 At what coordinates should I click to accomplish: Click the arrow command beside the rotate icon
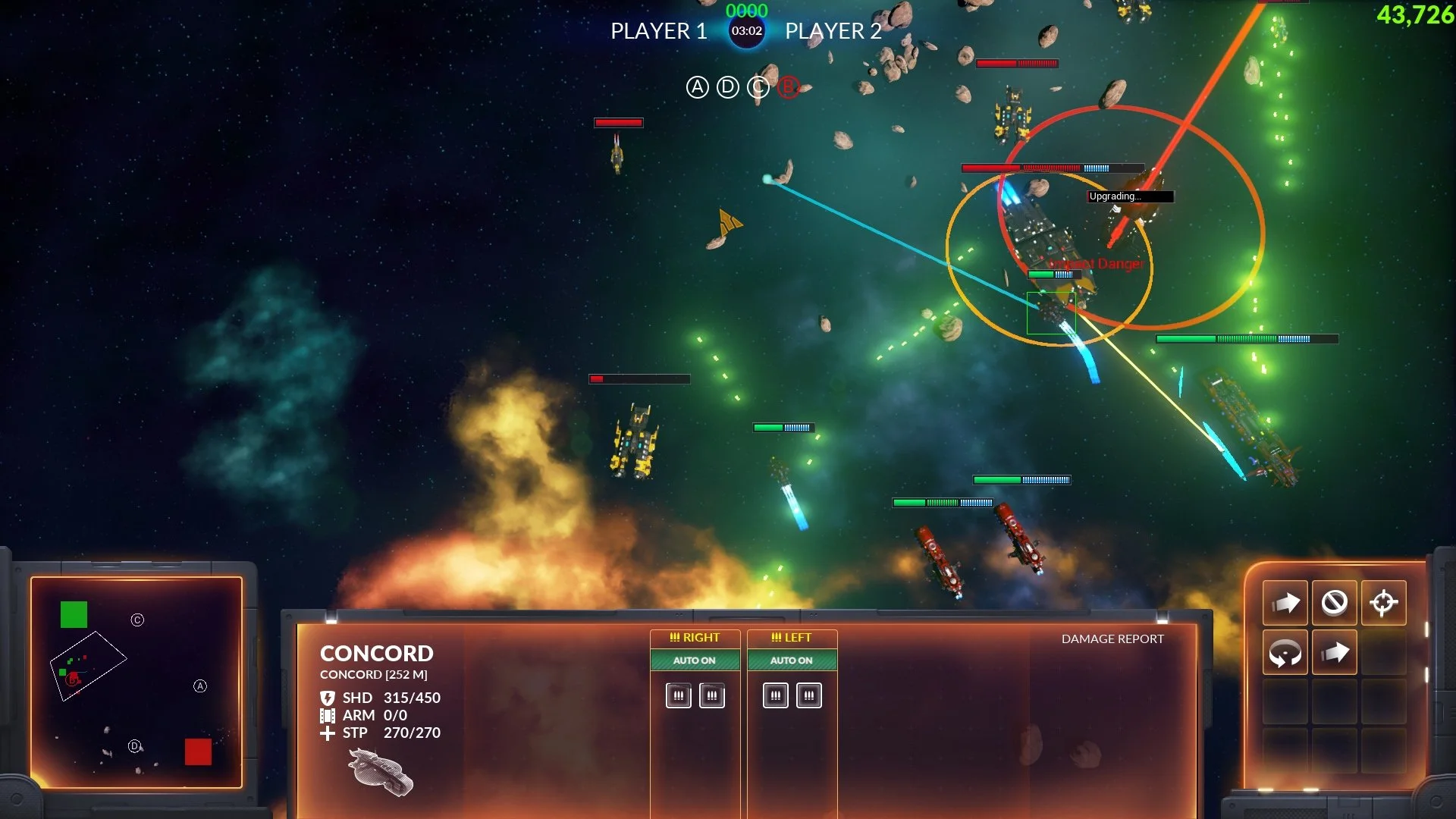pos(1334,652)
